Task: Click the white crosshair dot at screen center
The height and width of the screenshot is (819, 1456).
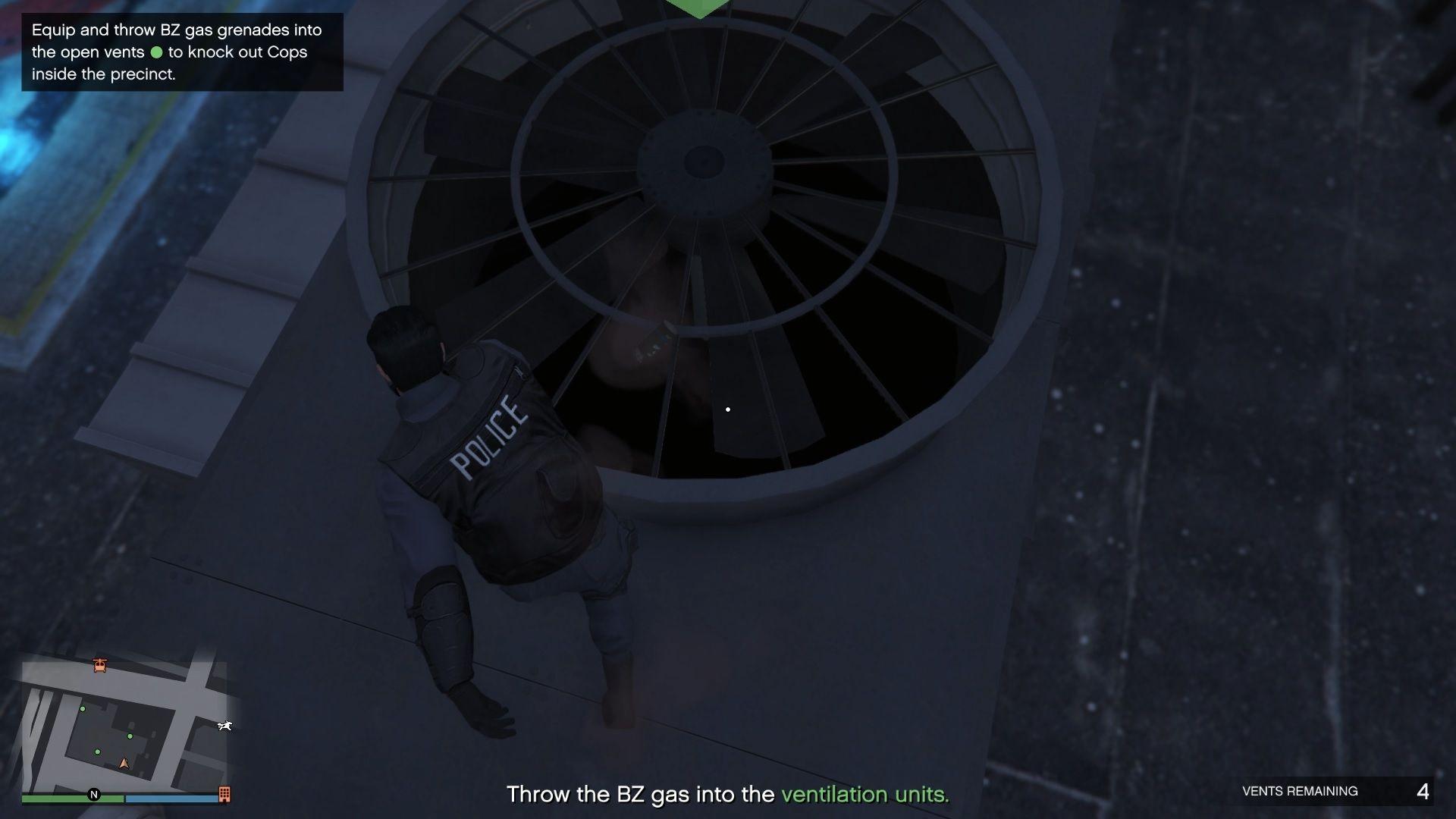Action: coord(728,409)
